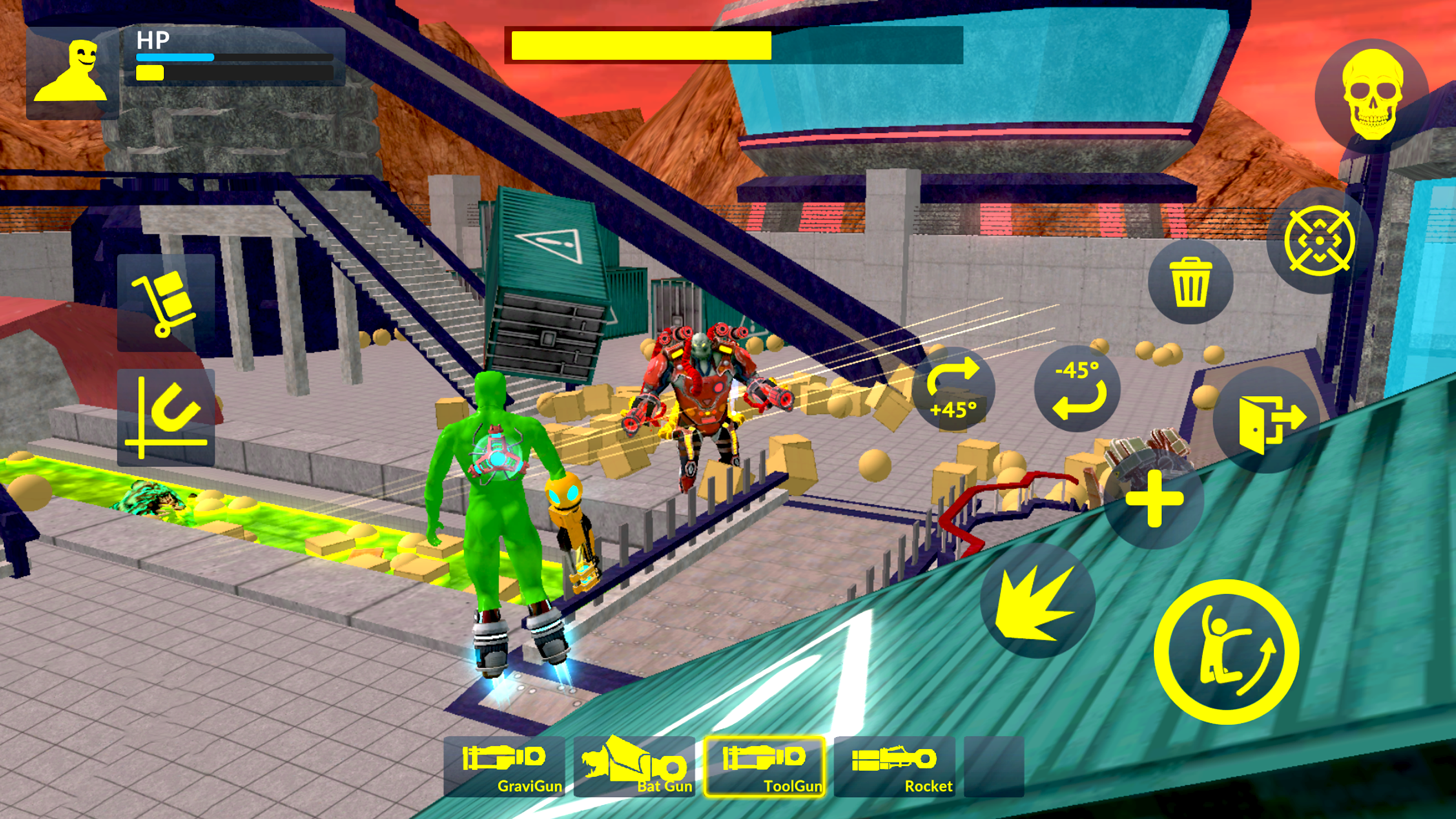
Task: Rotate the object -45 degrees
Action: point(1078,389)
